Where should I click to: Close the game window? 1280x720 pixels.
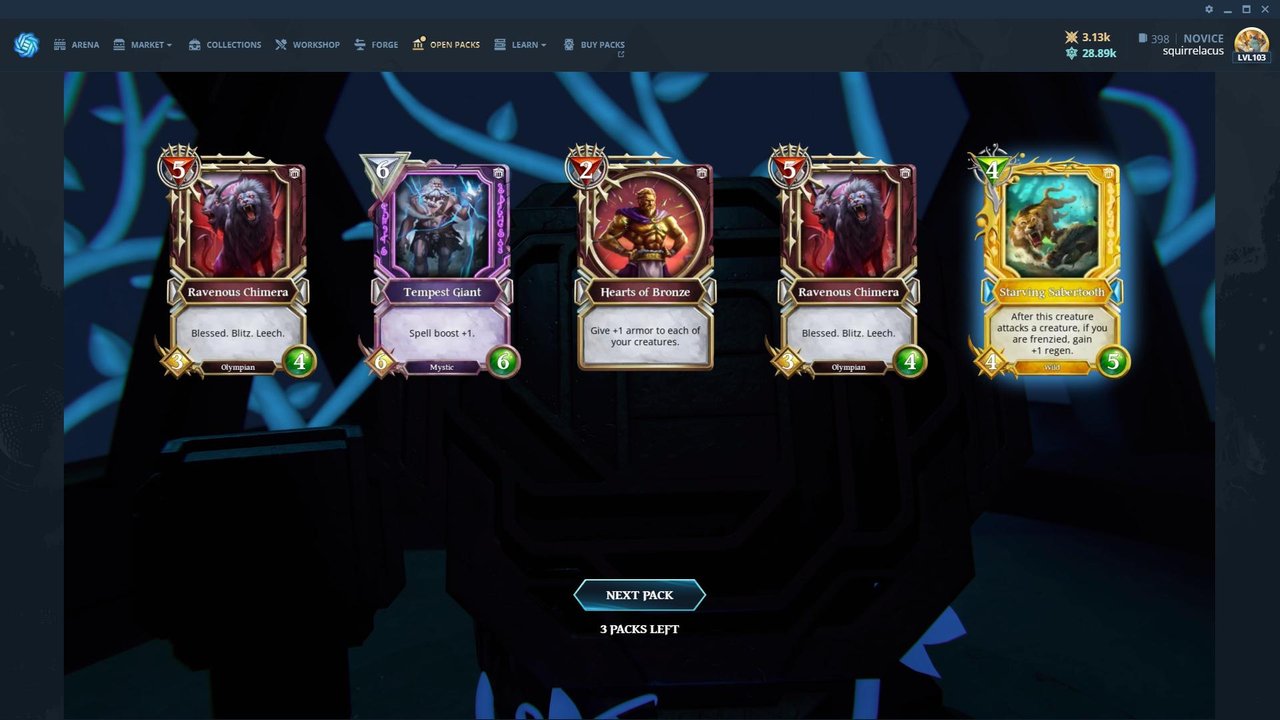(1265, 9)
